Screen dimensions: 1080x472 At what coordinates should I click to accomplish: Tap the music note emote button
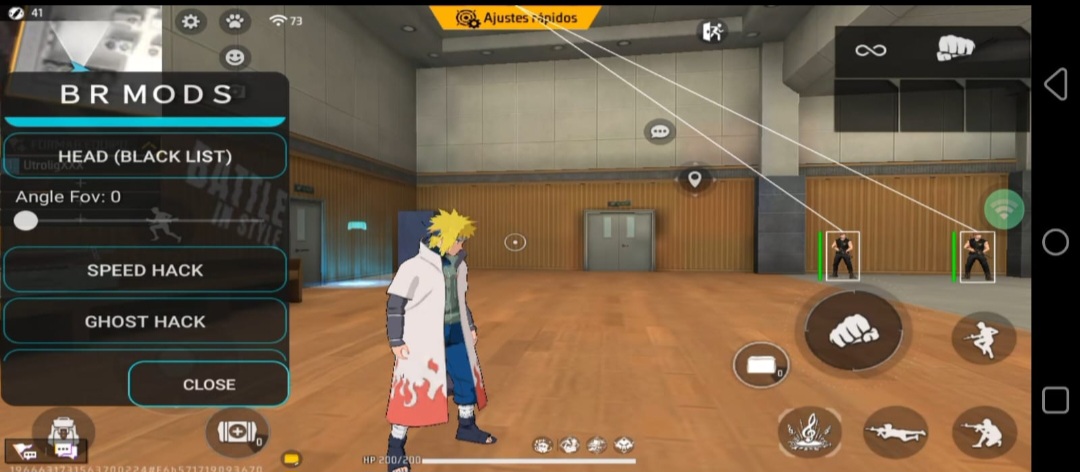809,431
